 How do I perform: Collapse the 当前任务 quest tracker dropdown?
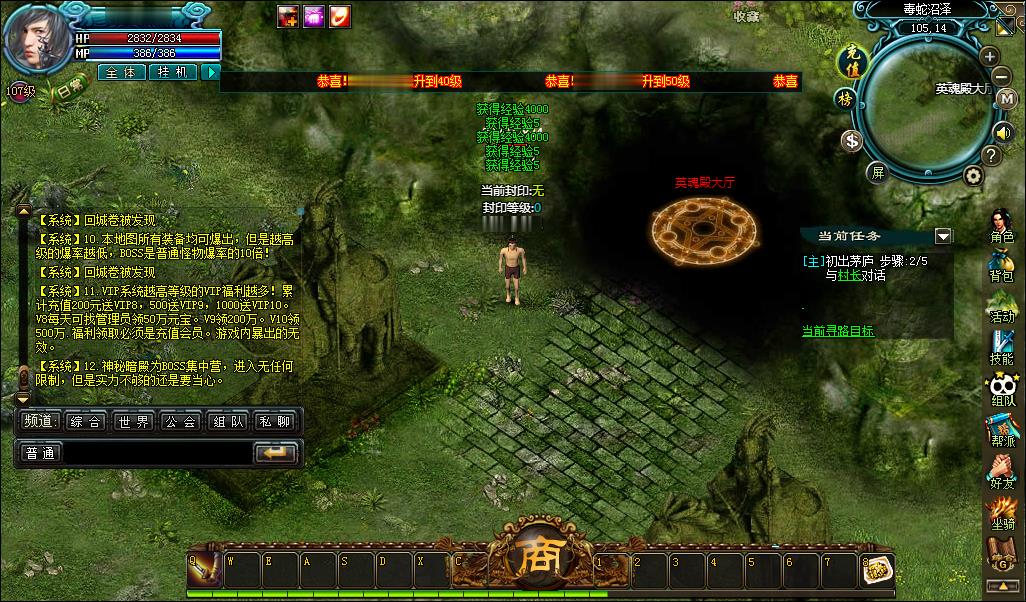(942, 236)
